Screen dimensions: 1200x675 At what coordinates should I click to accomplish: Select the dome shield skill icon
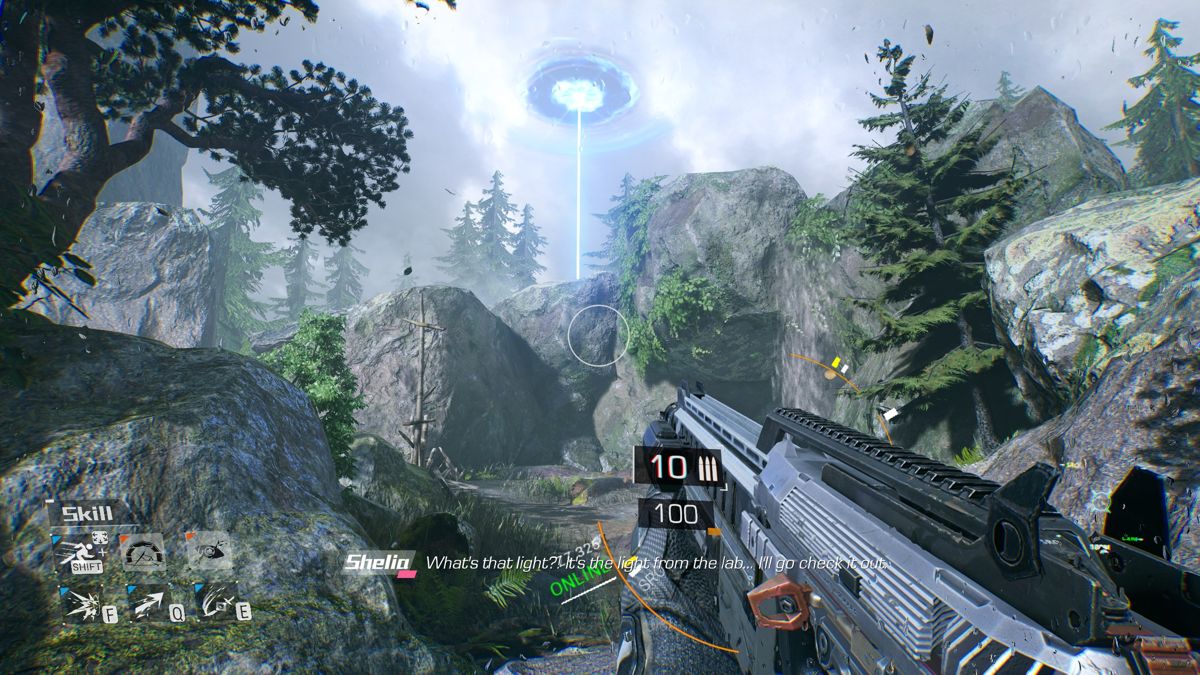pyautogui.click(x=143, y=552)
